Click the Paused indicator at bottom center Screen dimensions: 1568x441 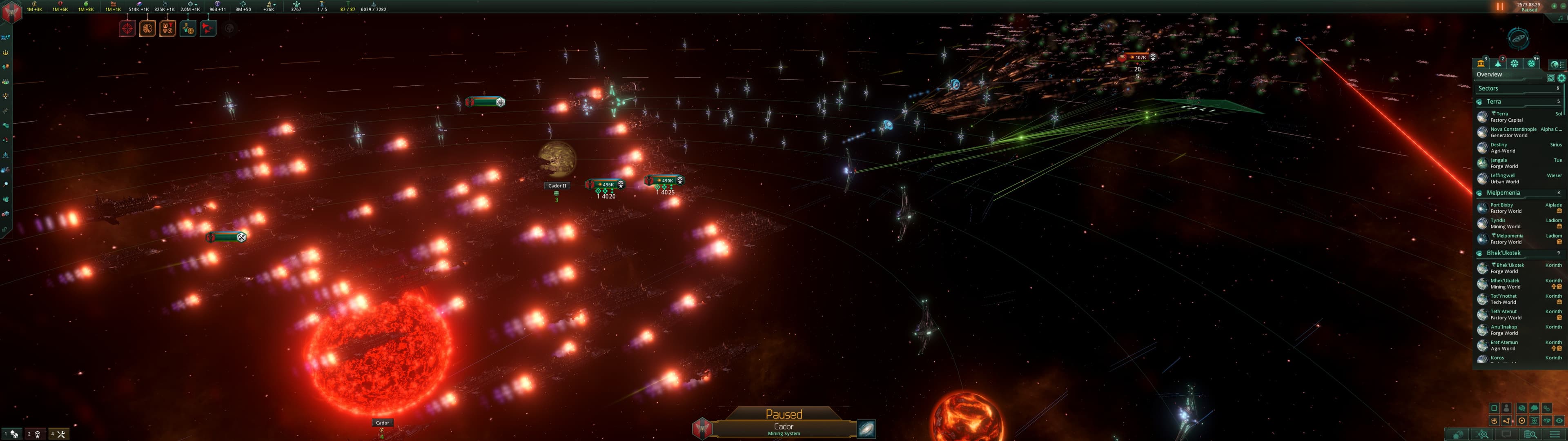784,414
